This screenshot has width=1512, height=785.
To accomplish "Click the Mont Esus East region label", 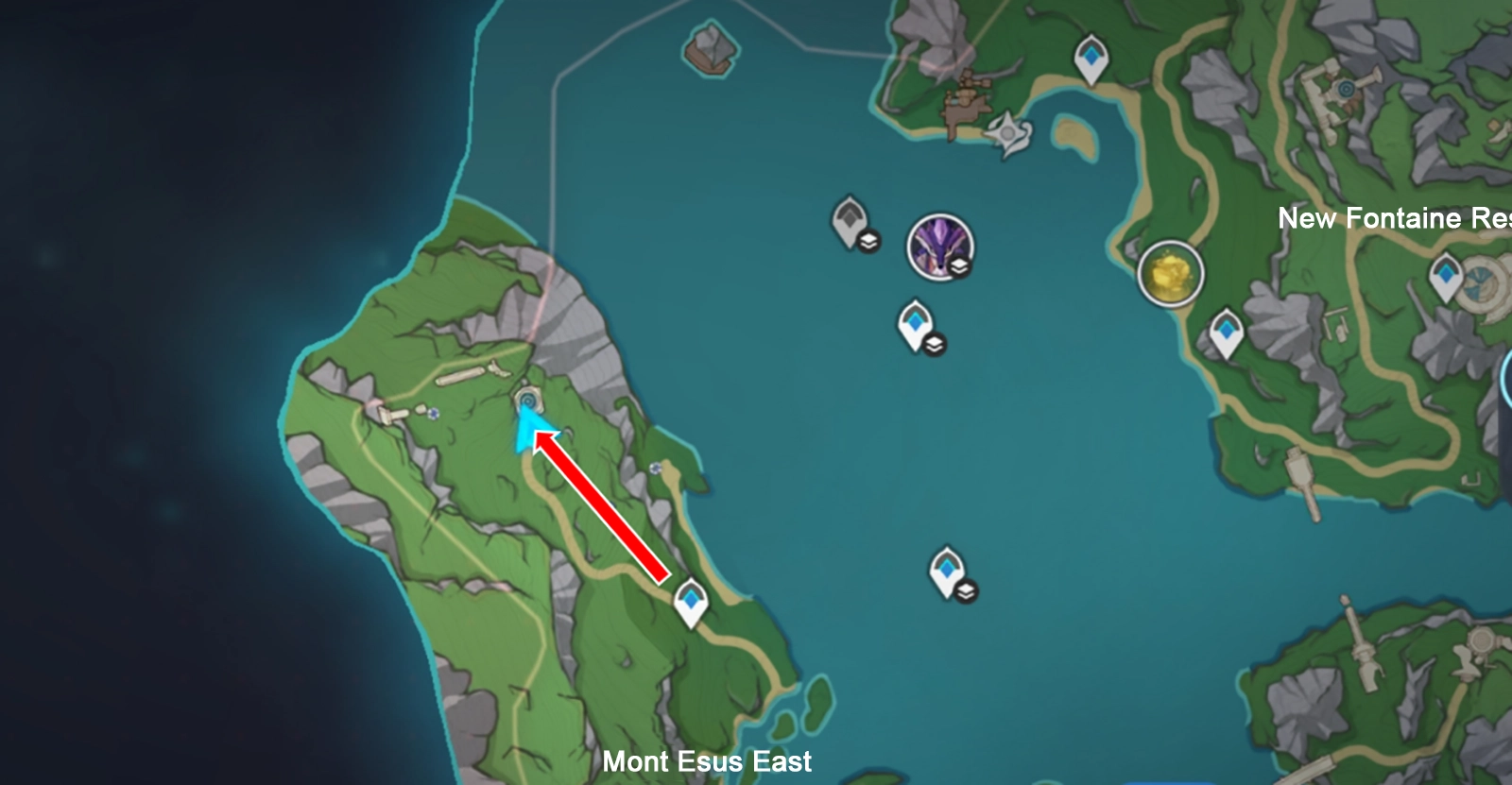I will [x=711, y=761].
